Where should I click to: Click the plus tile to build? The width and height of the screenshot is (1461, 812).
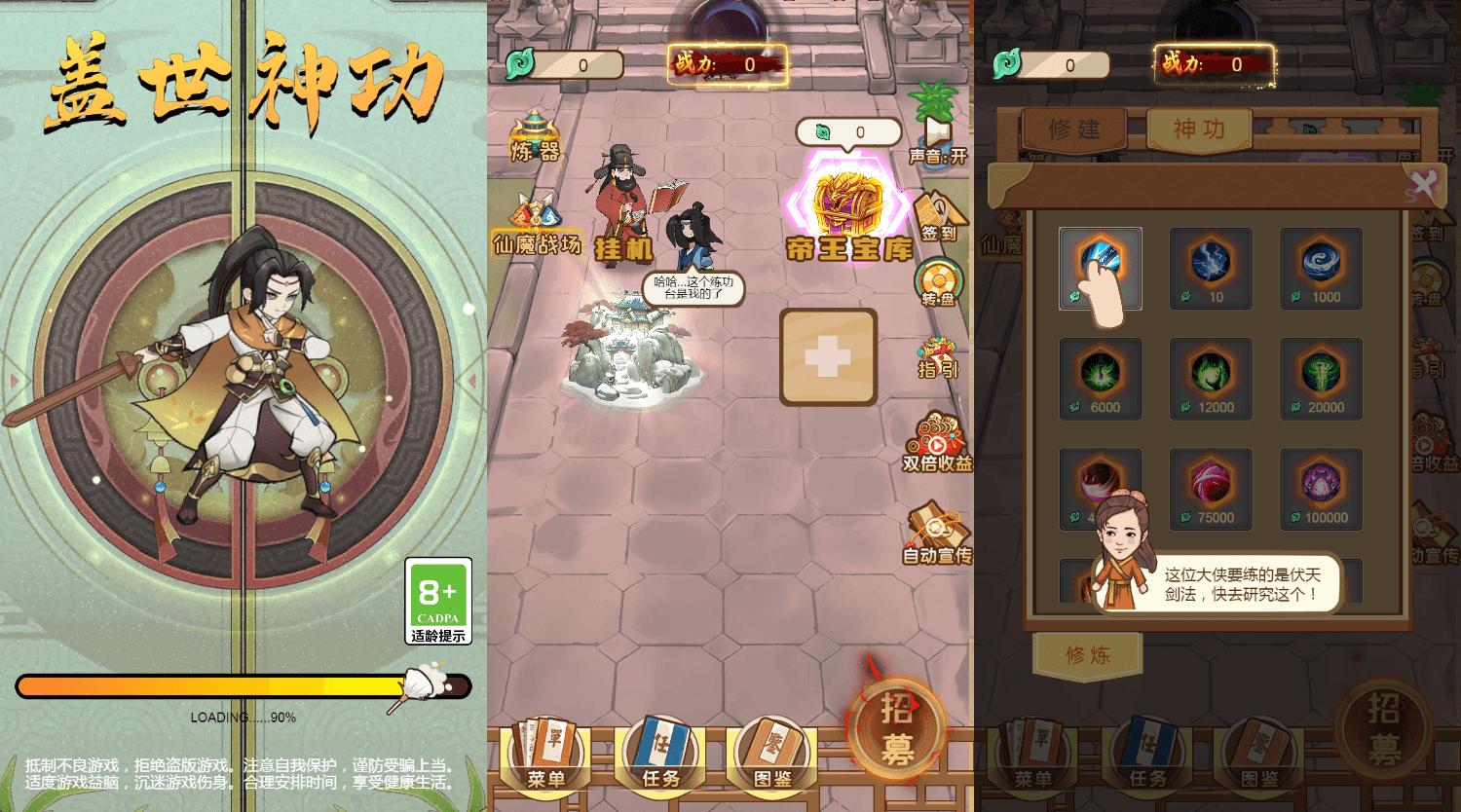829,356
